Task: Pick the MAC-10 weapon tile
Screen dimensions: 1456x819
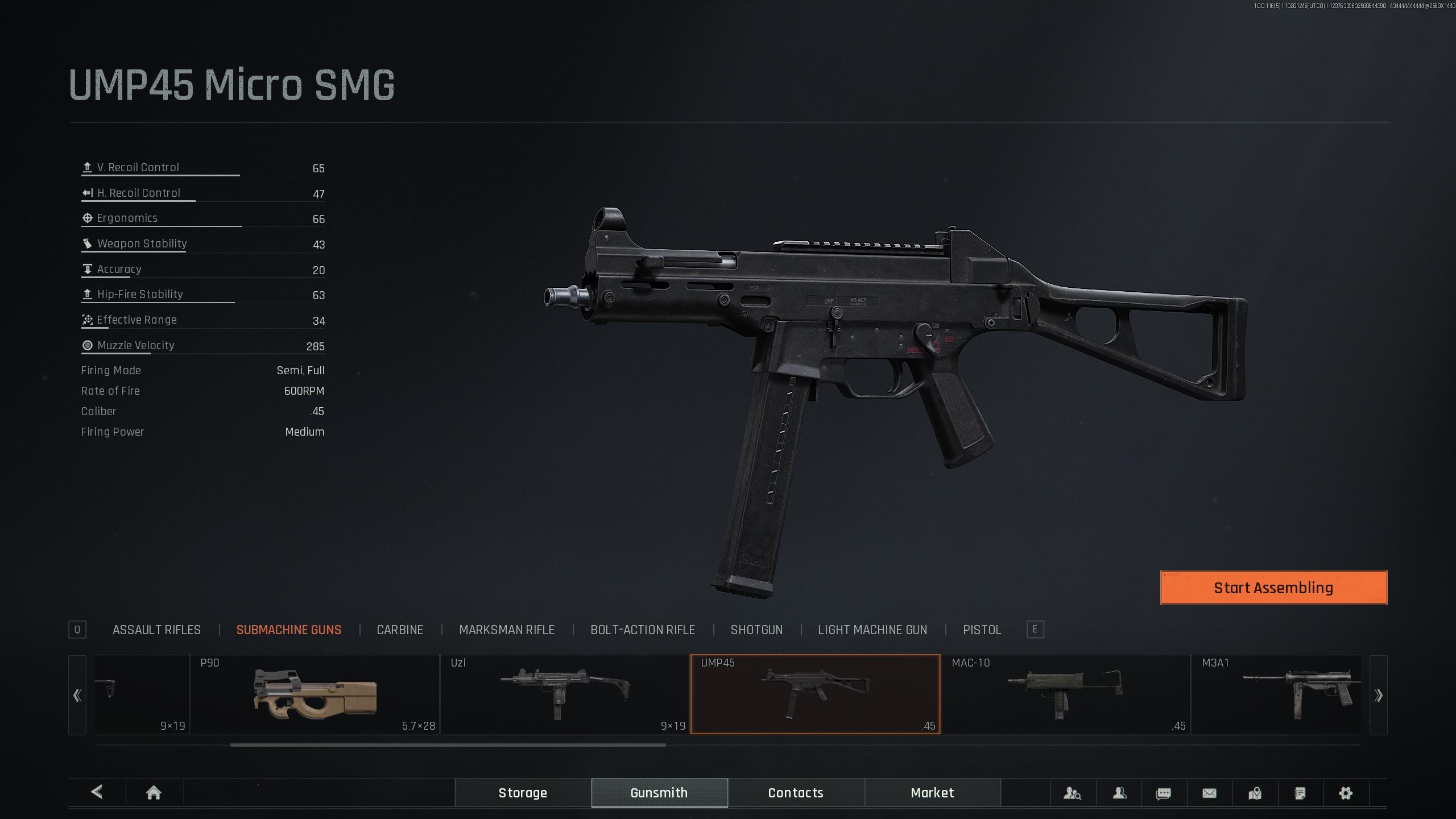Action: click(1065, 694)
